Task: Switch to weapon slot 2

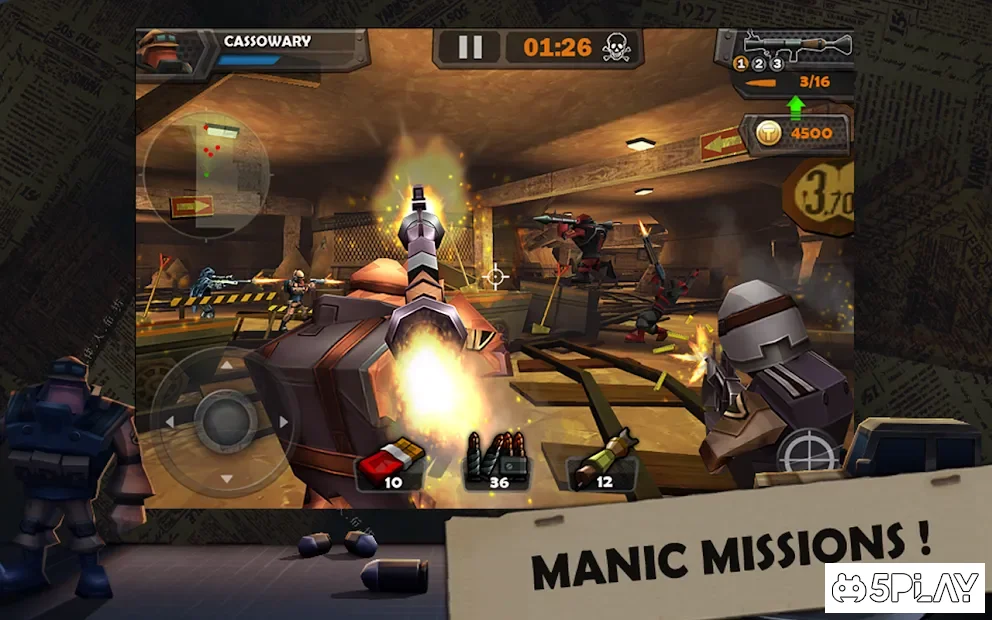Action: coord(759,64)
